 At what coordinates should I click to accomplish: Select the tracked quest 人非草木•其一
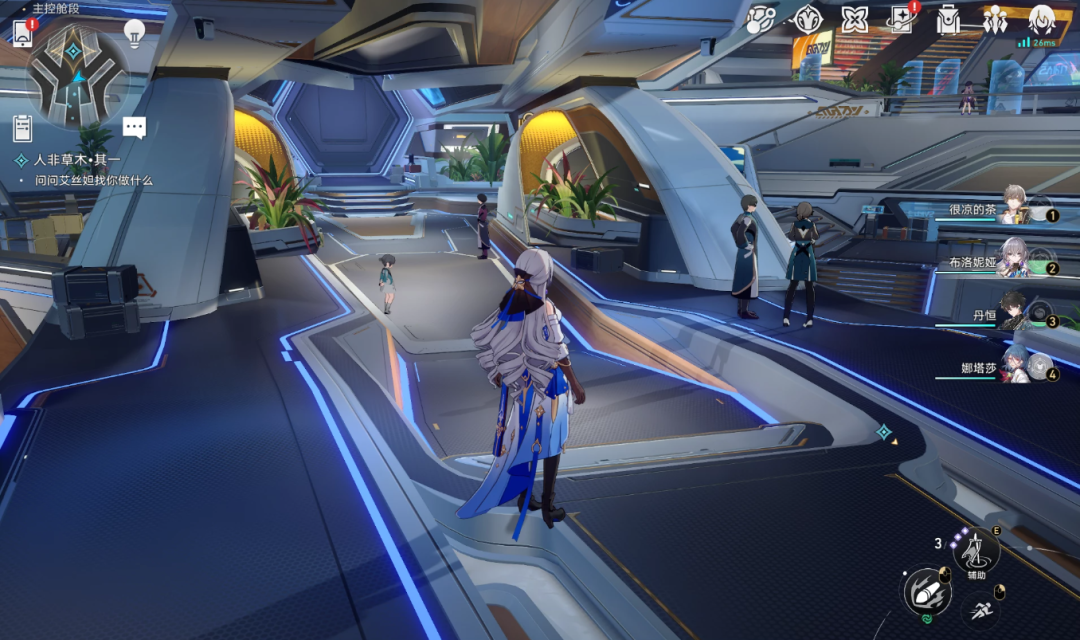pyautogui.click(x=78, y=160)
